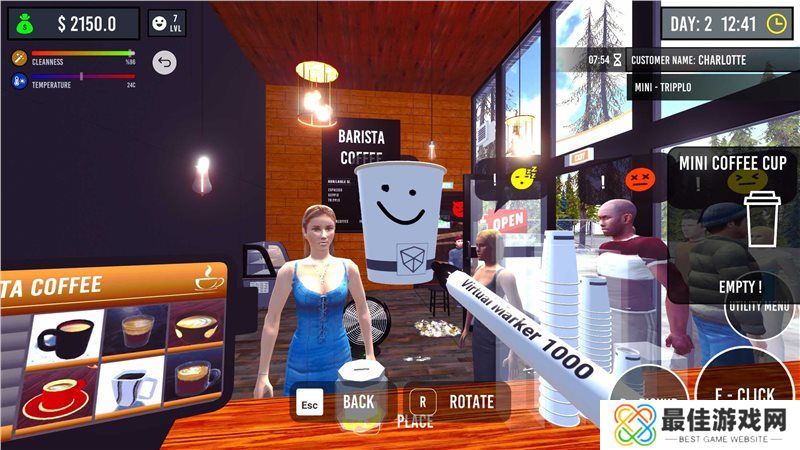Click the Back button
This screenshot has height=450, width=800.
pos(343,402)
